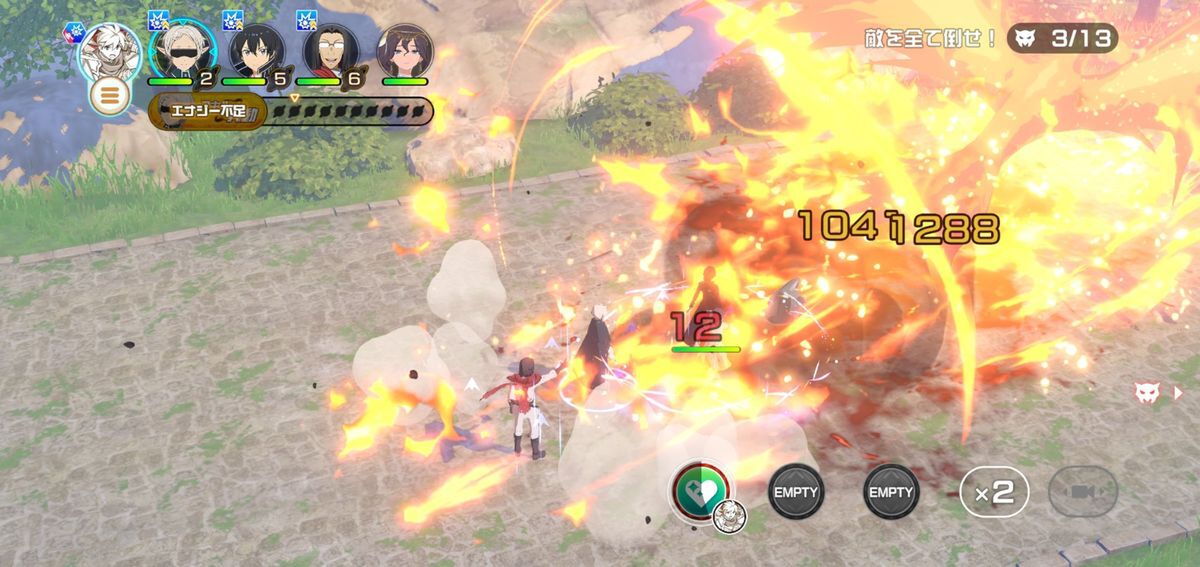Toggle the ×2 battle speed button
This screenshot has height=567, width=1200.
[994, 491]
